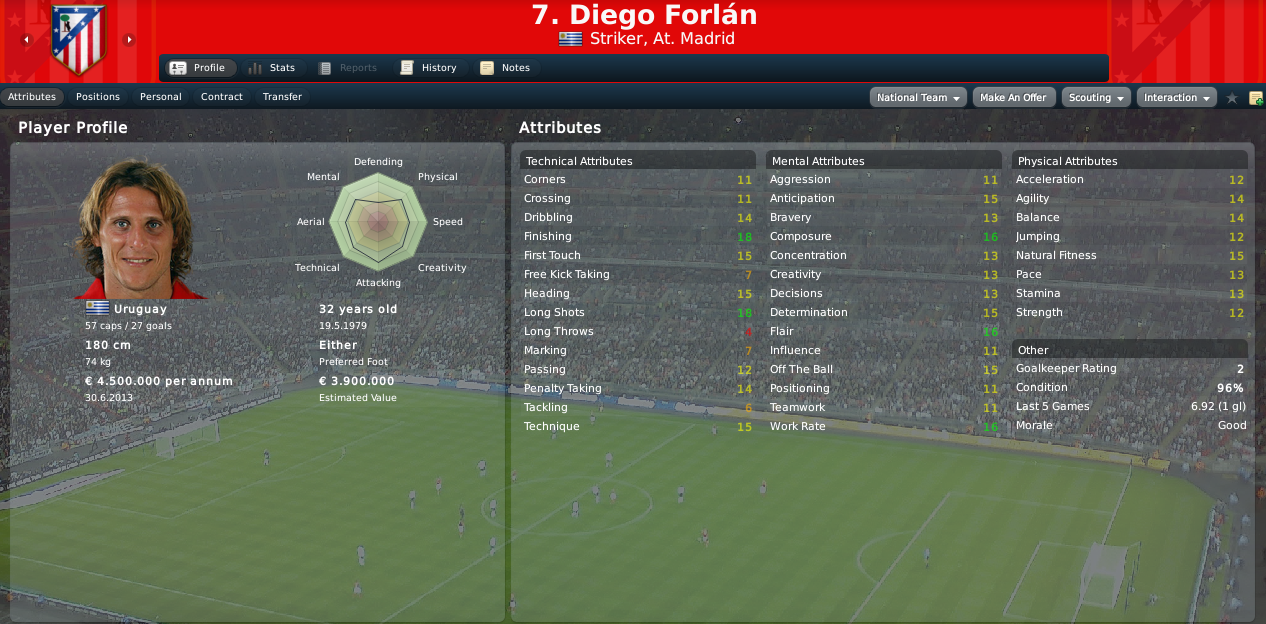This screenshot has height=624, width=1266.
Task: Click the Uruguay nationality link
Action: [140, 309]
